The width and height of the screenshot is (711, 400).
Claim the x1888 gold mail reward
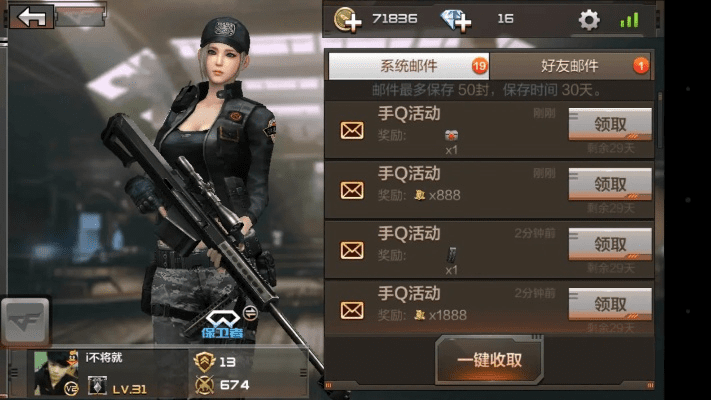610,304
